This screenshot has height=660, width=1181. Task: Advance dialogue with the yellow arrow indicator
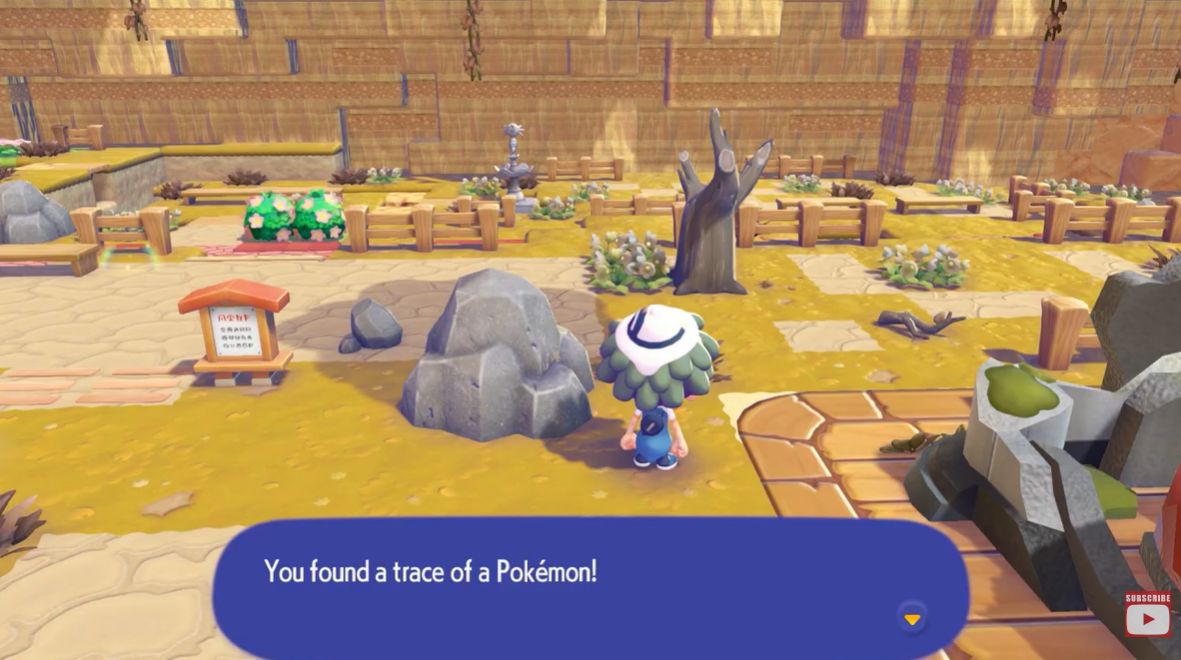(x=911, y=619)
